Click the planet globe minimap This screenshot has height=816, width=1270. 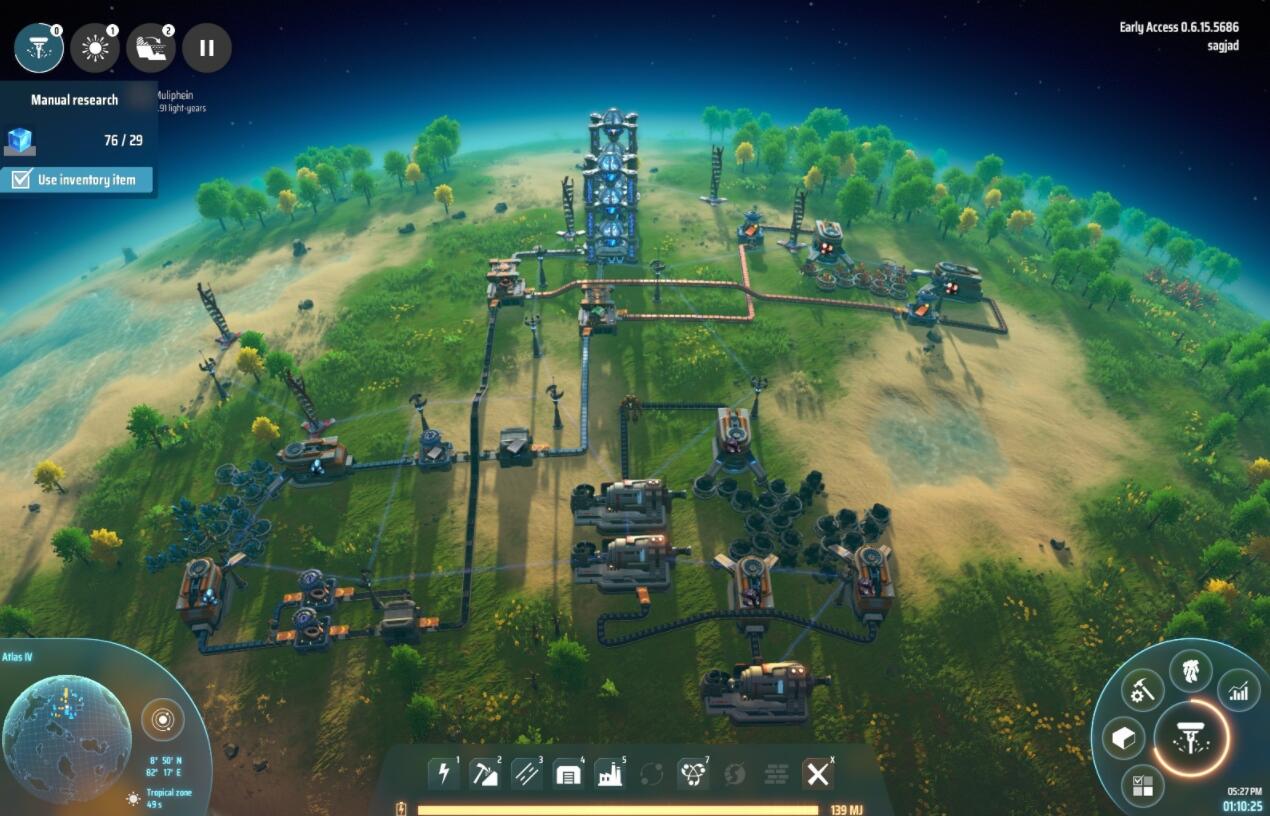tap(66, 738)
